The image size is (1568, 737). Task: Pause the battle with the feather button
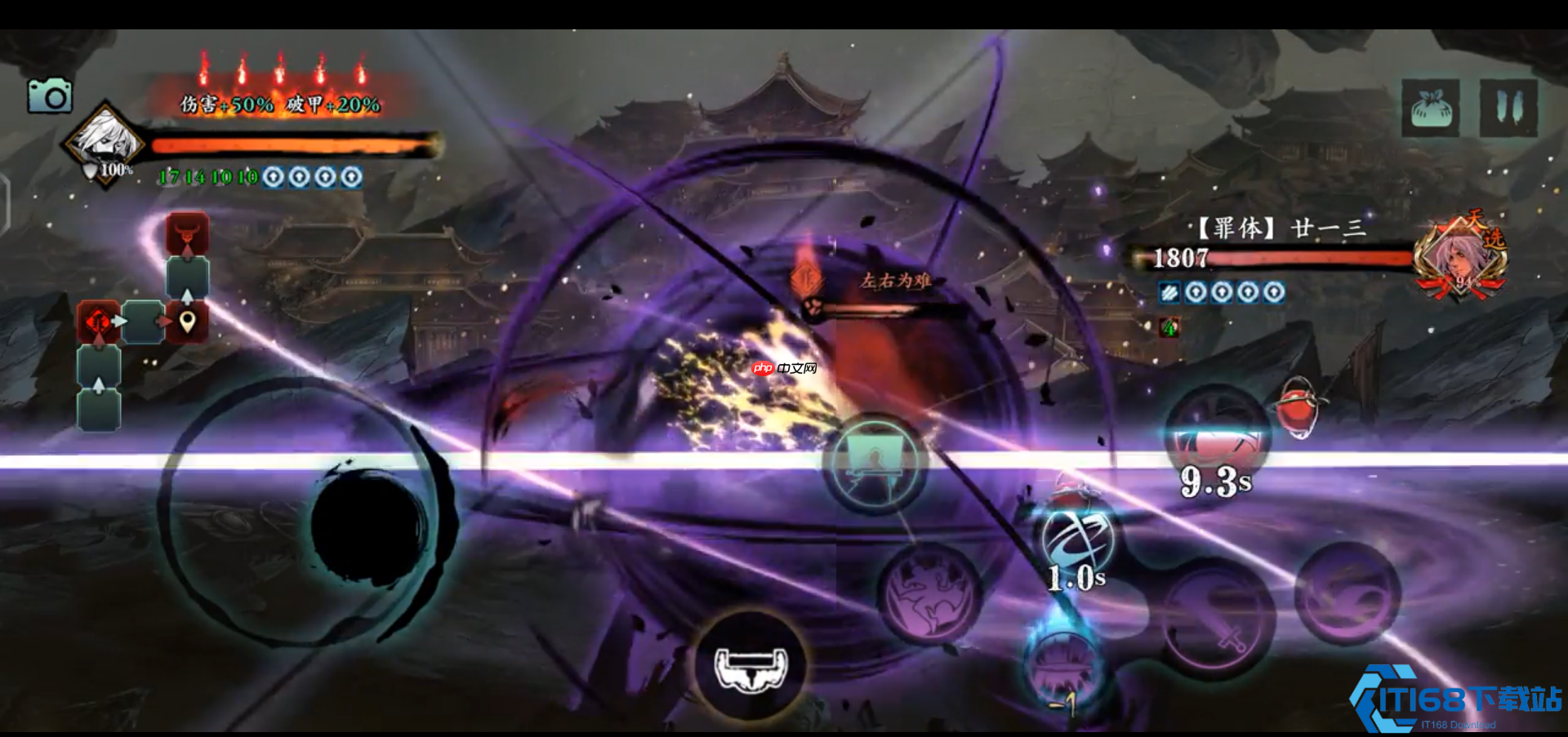1508,108
